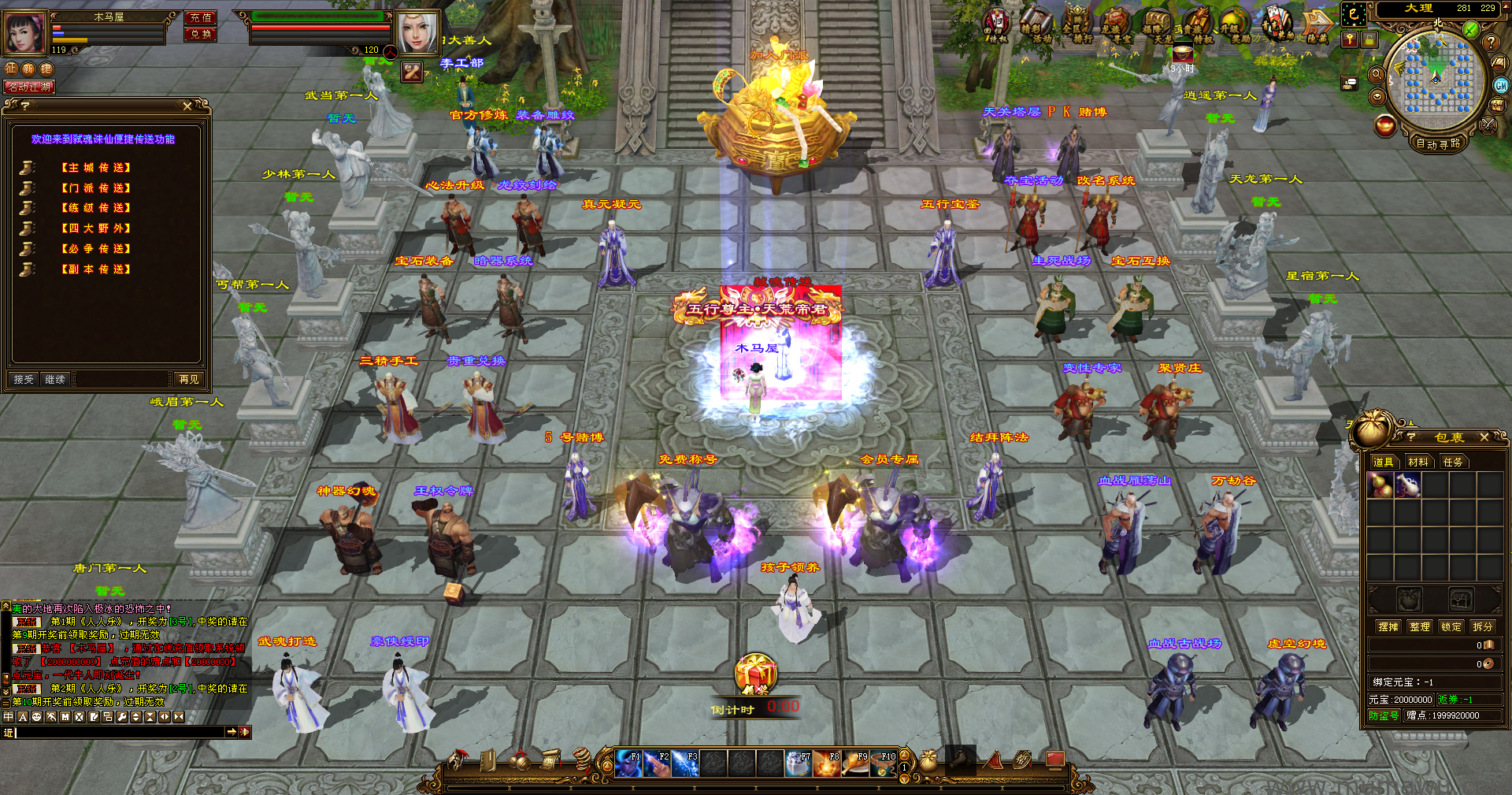Click the chat input field
Screen dimensions: 1512x795
(120, 733)
